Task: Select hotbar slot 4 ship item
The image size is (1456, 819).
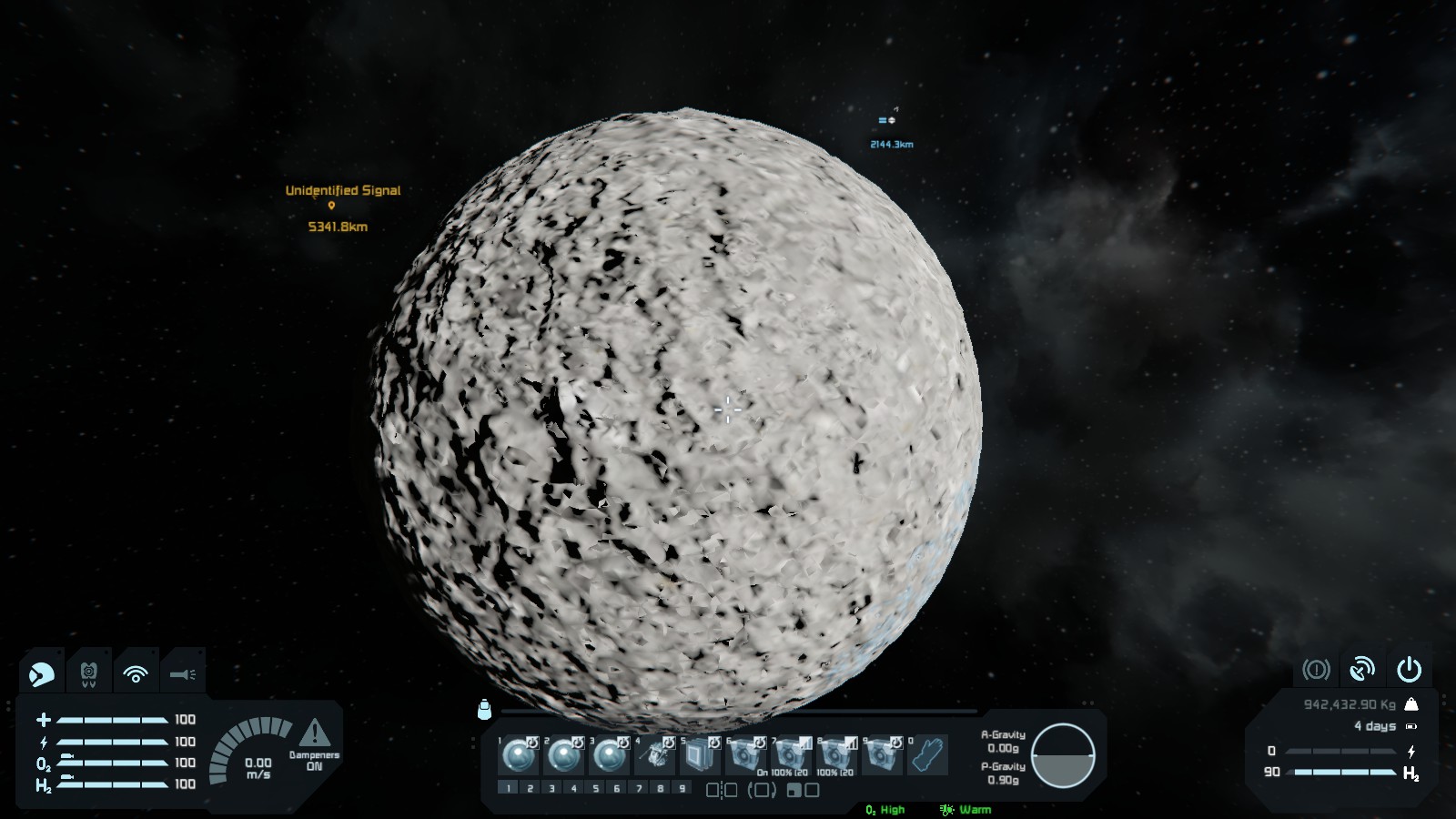Action: [x=655, y=755]
